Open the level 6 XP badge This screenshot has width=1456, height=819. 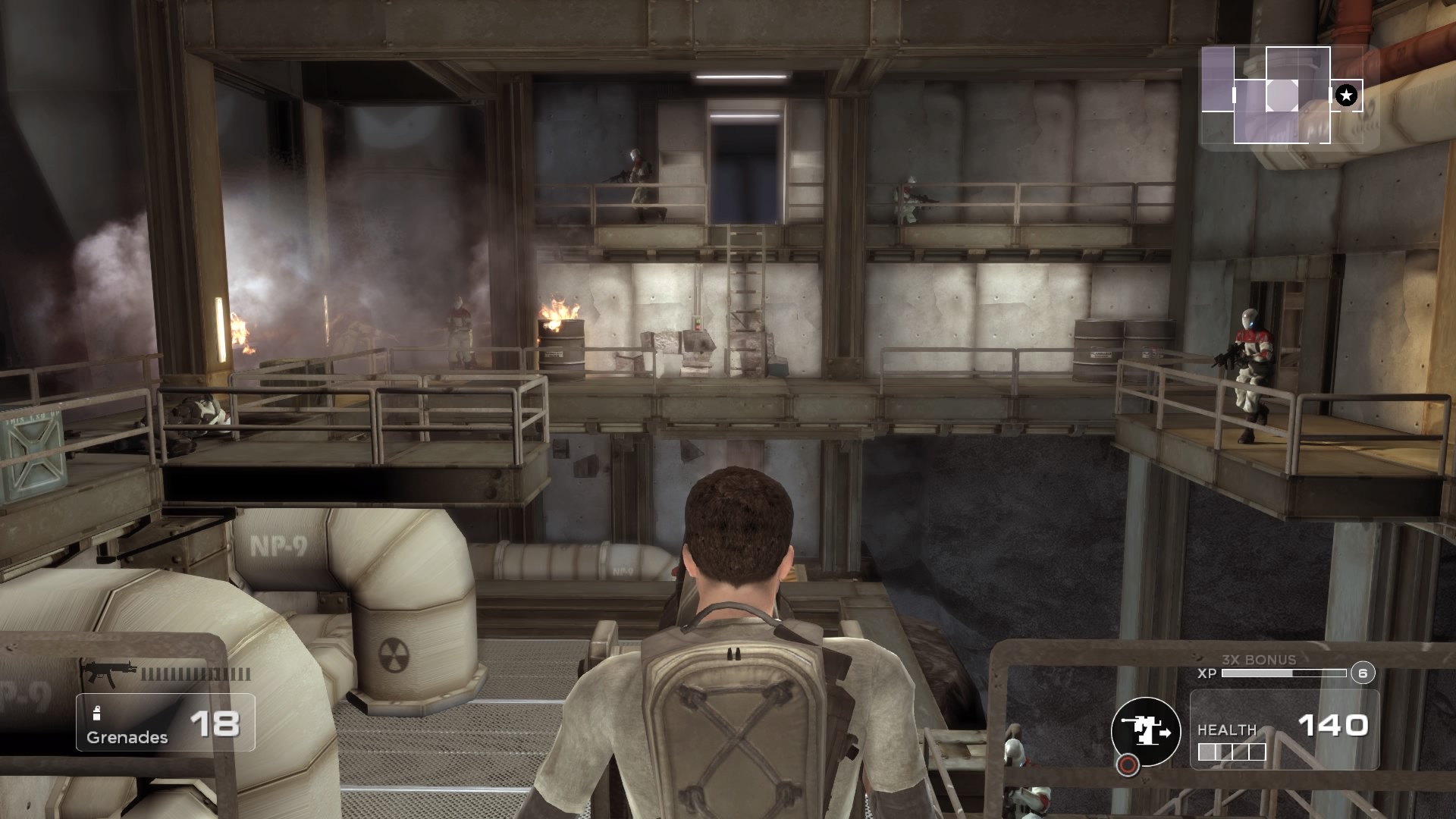1363,673
